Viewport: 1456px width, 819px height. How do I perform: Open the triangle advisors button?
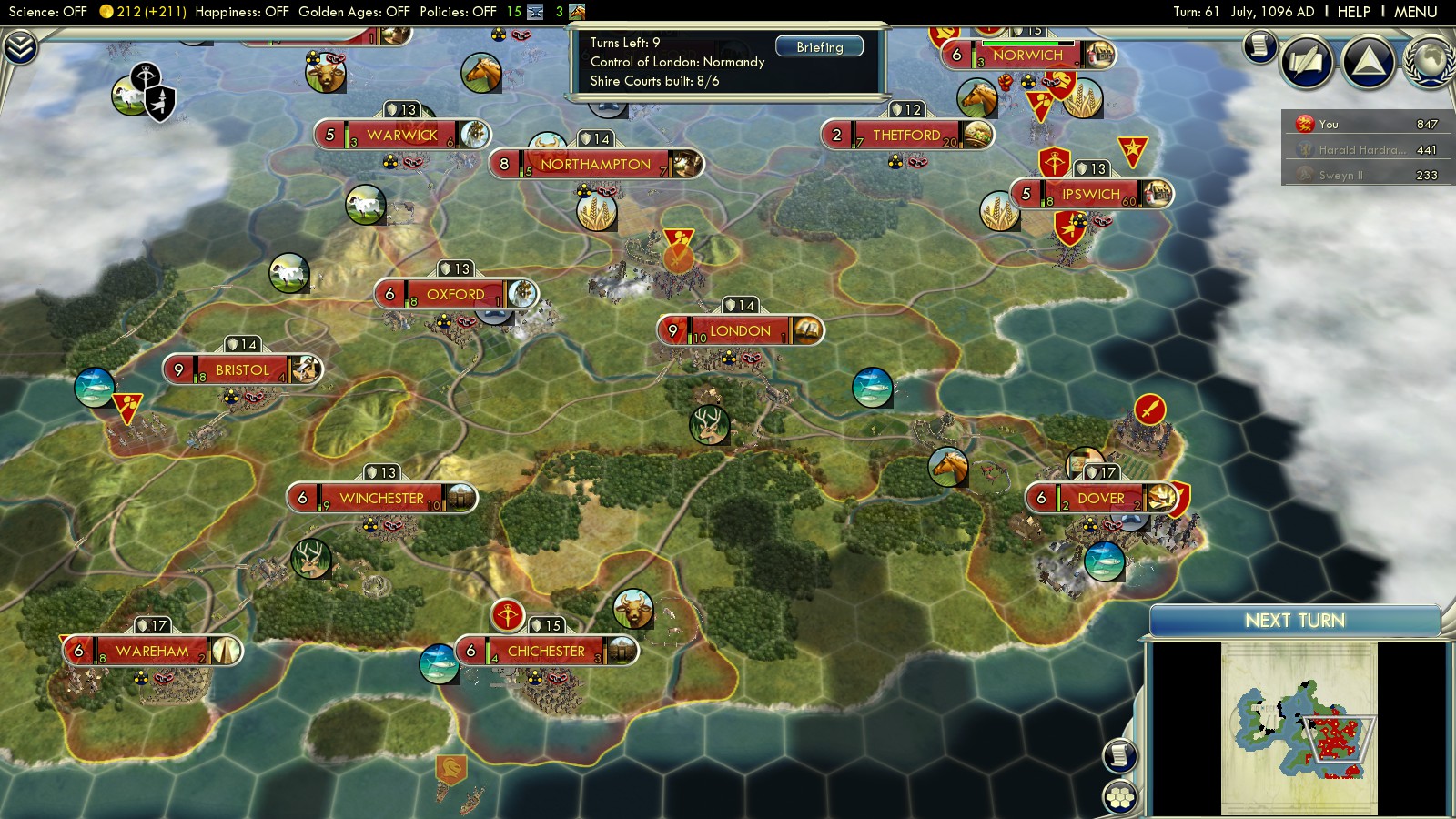1368,62
